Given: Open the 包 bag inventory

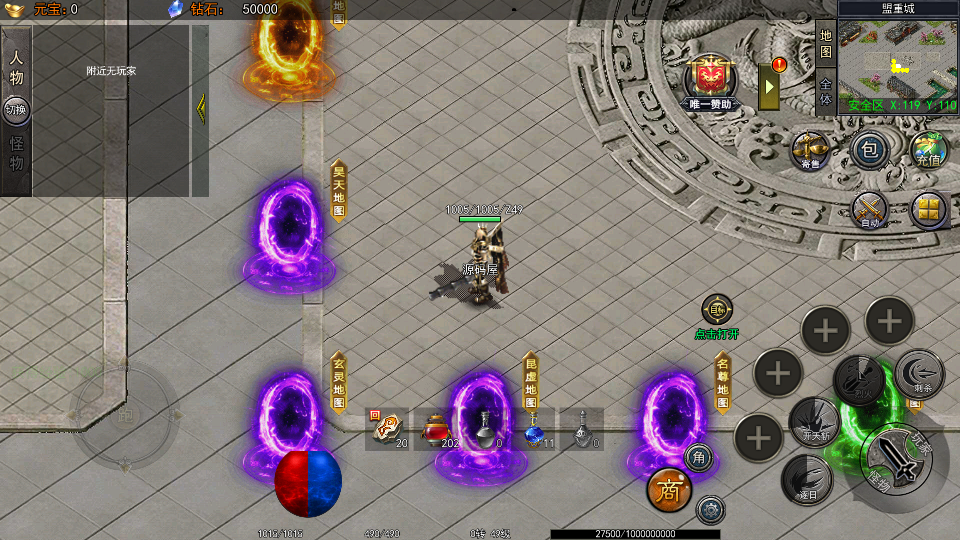Looking at the screenshot, I should (870, 150).
